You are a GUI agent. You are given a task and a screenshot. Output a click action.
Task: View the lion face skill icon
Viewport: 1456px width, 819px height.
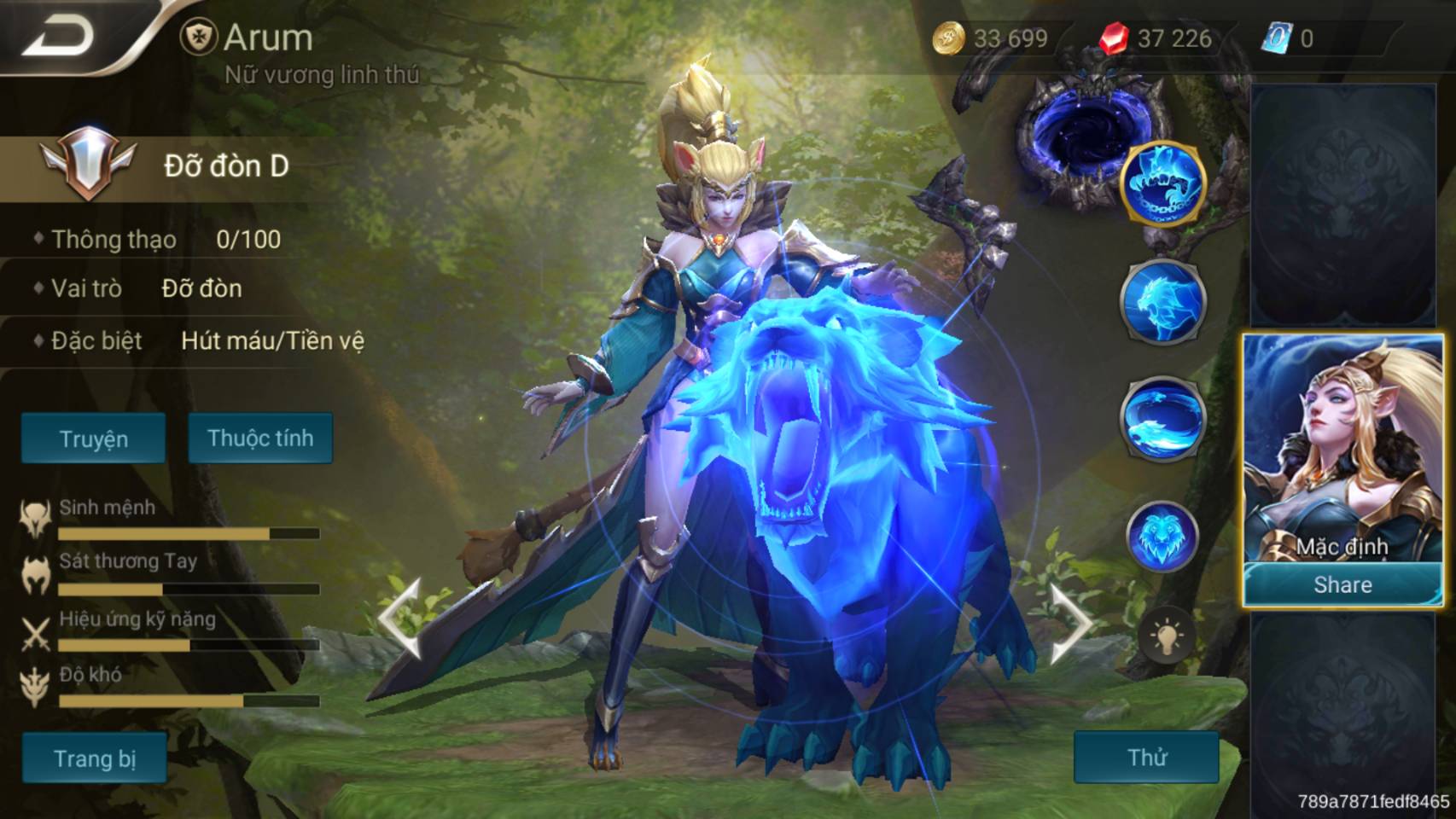pyautogui.click(x=1161, y=536)
